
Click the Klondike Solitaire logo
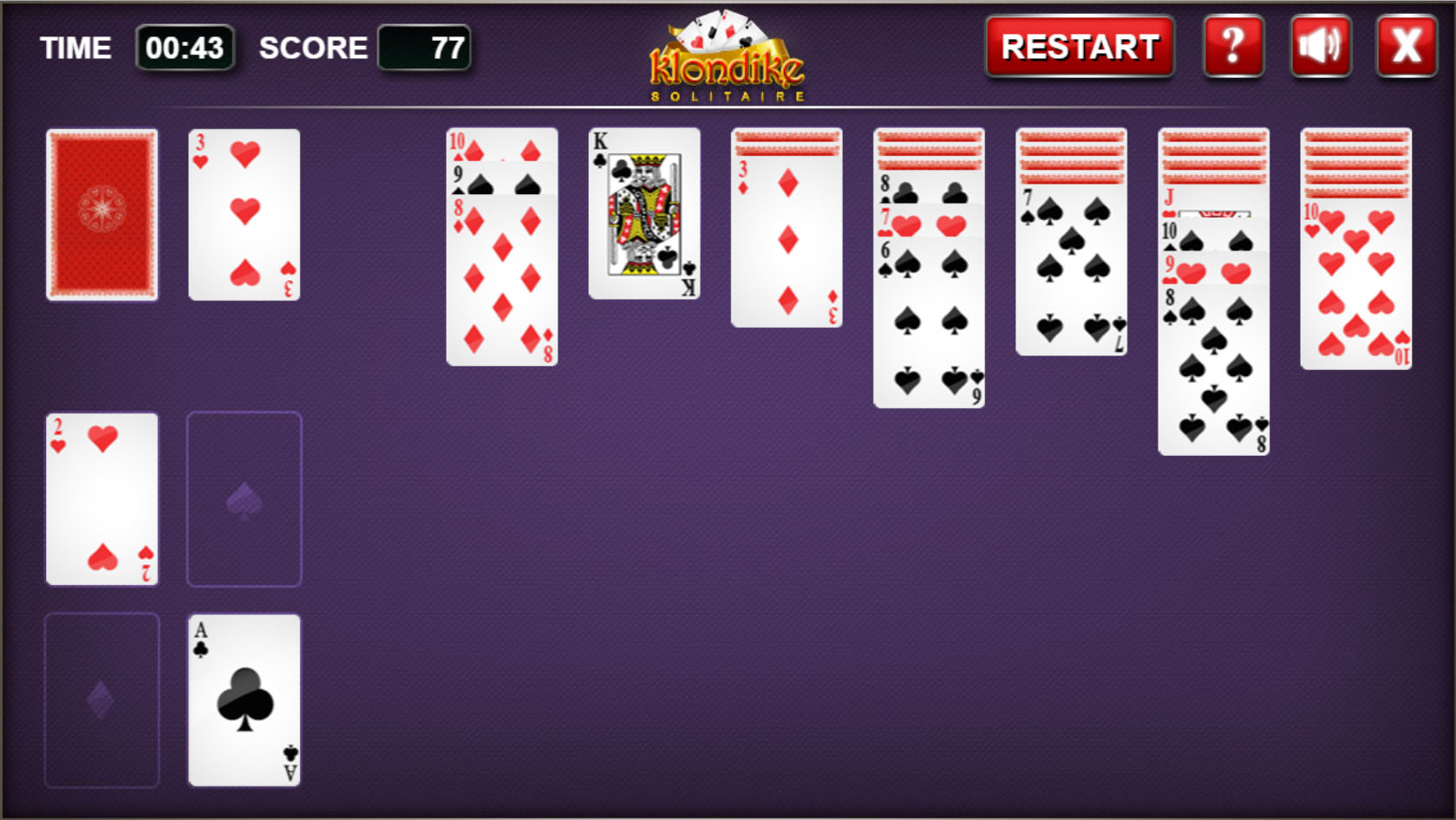click(x=727, y=56)
